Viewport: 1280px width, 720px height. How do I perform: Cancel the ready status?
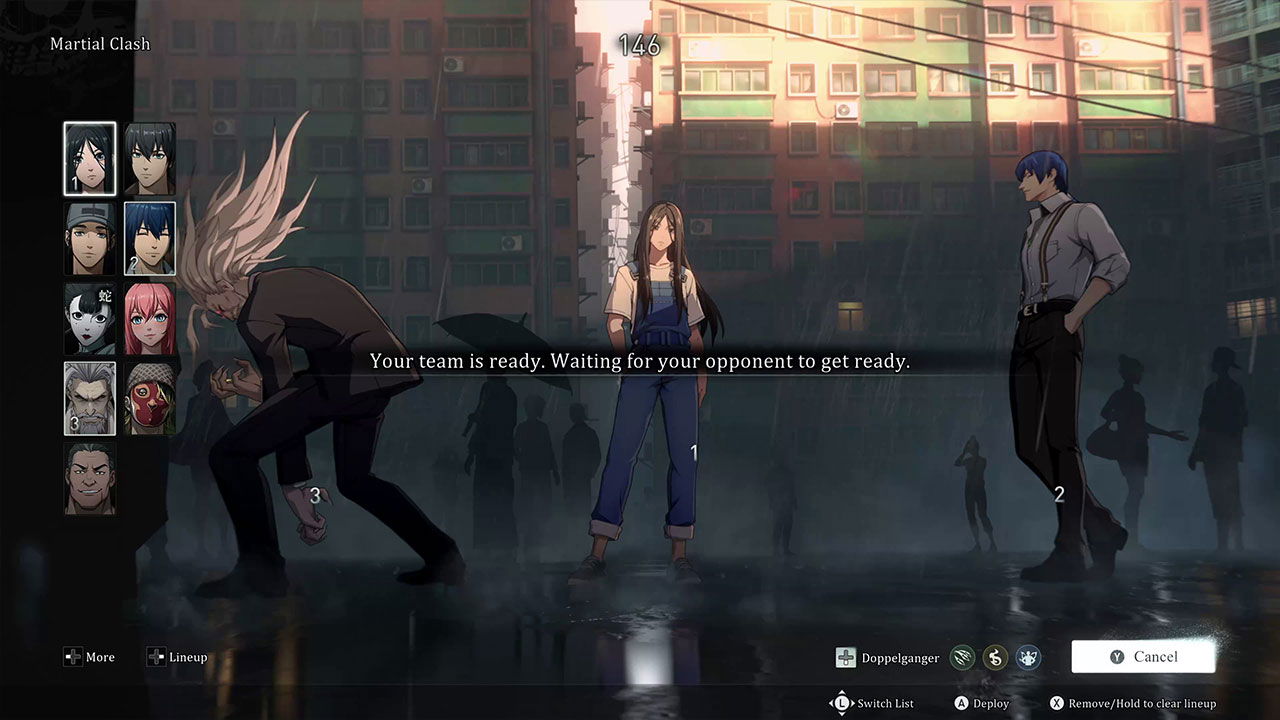click(1143, 657)
